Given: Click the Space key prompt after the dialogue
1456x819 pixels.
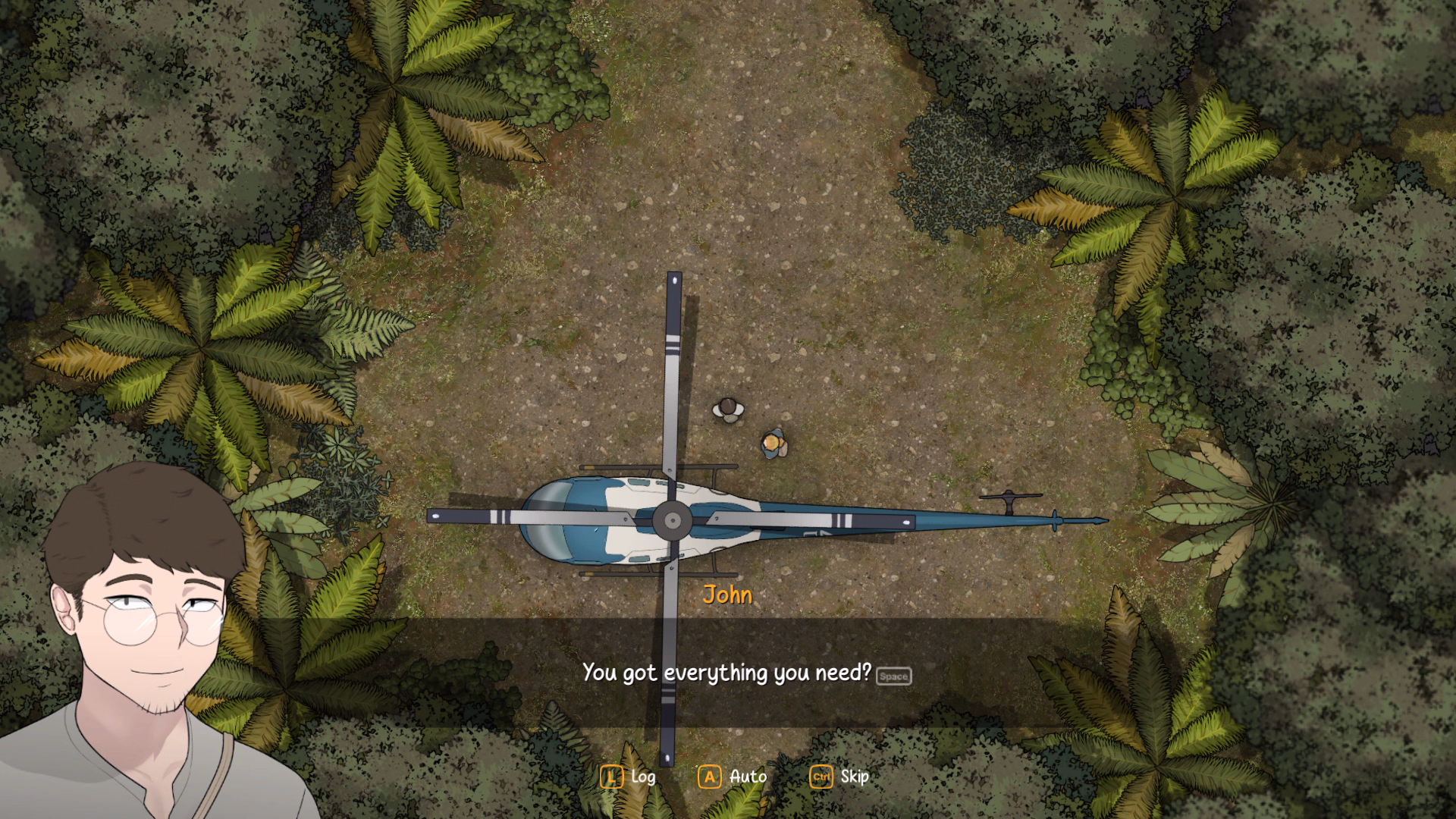Looking at the screenshot, I should point(893,676).
